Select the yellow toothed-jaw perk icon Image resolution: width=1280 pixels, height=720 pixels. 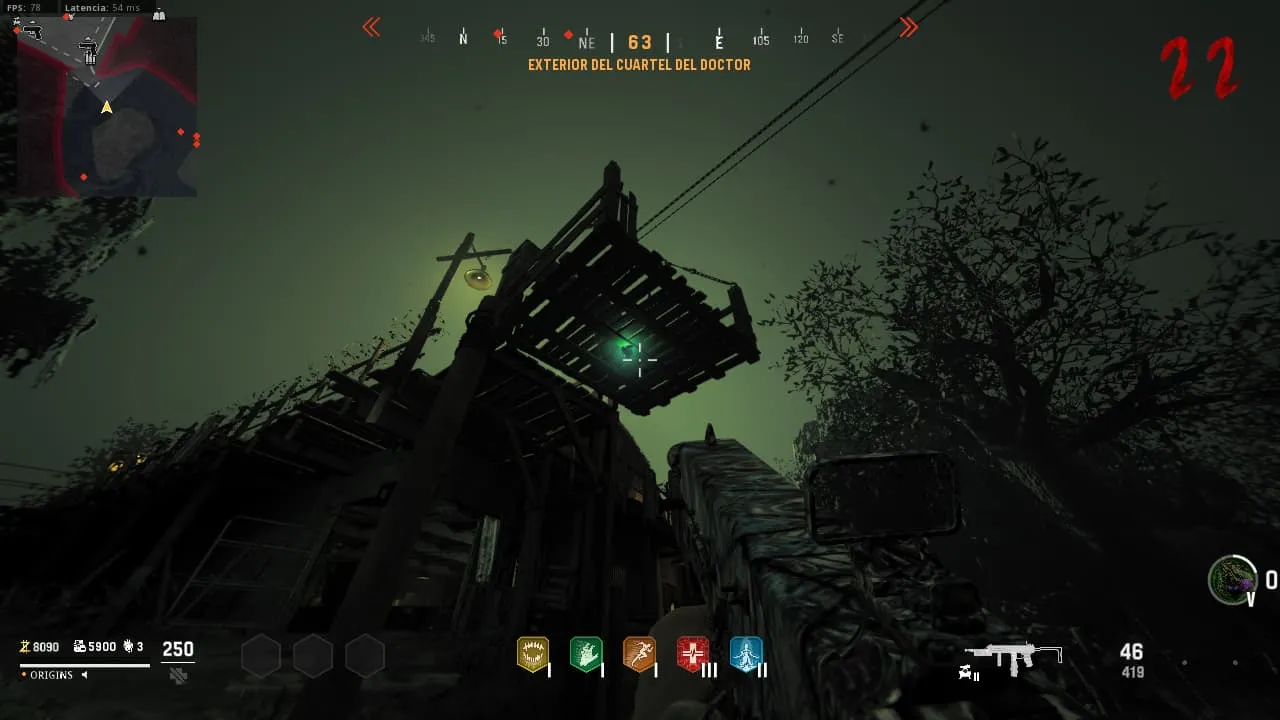point(532,655)
